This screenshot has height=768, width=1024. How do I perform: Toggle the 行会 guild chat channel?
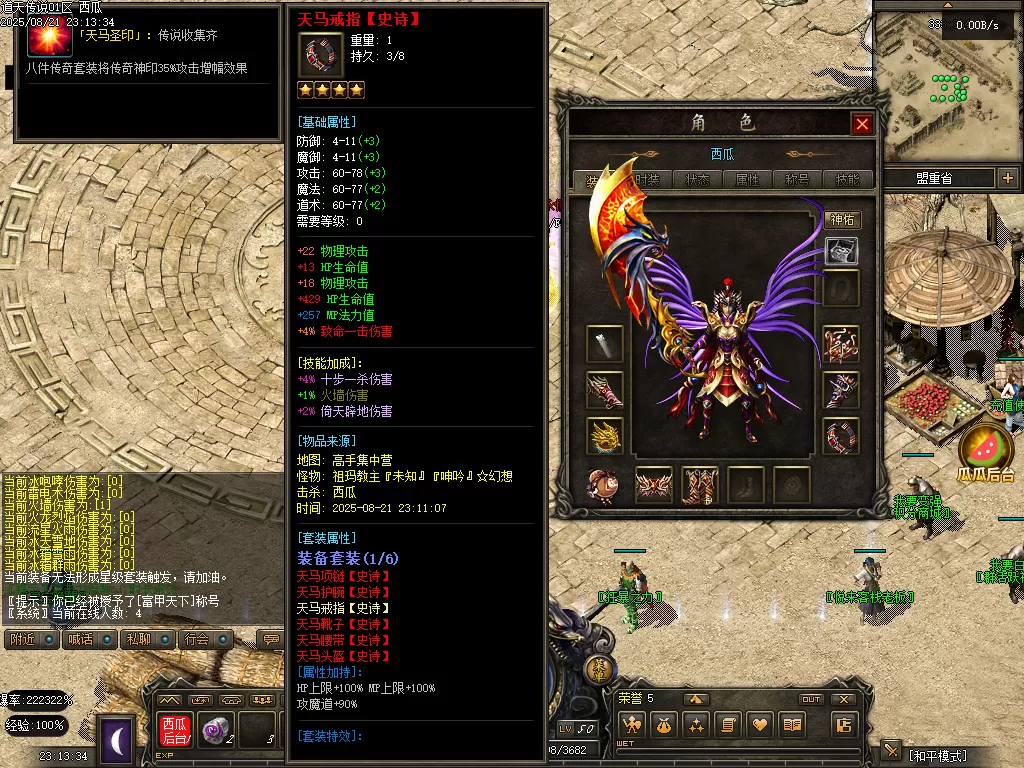pyautogui.click(x=197, y=639)
